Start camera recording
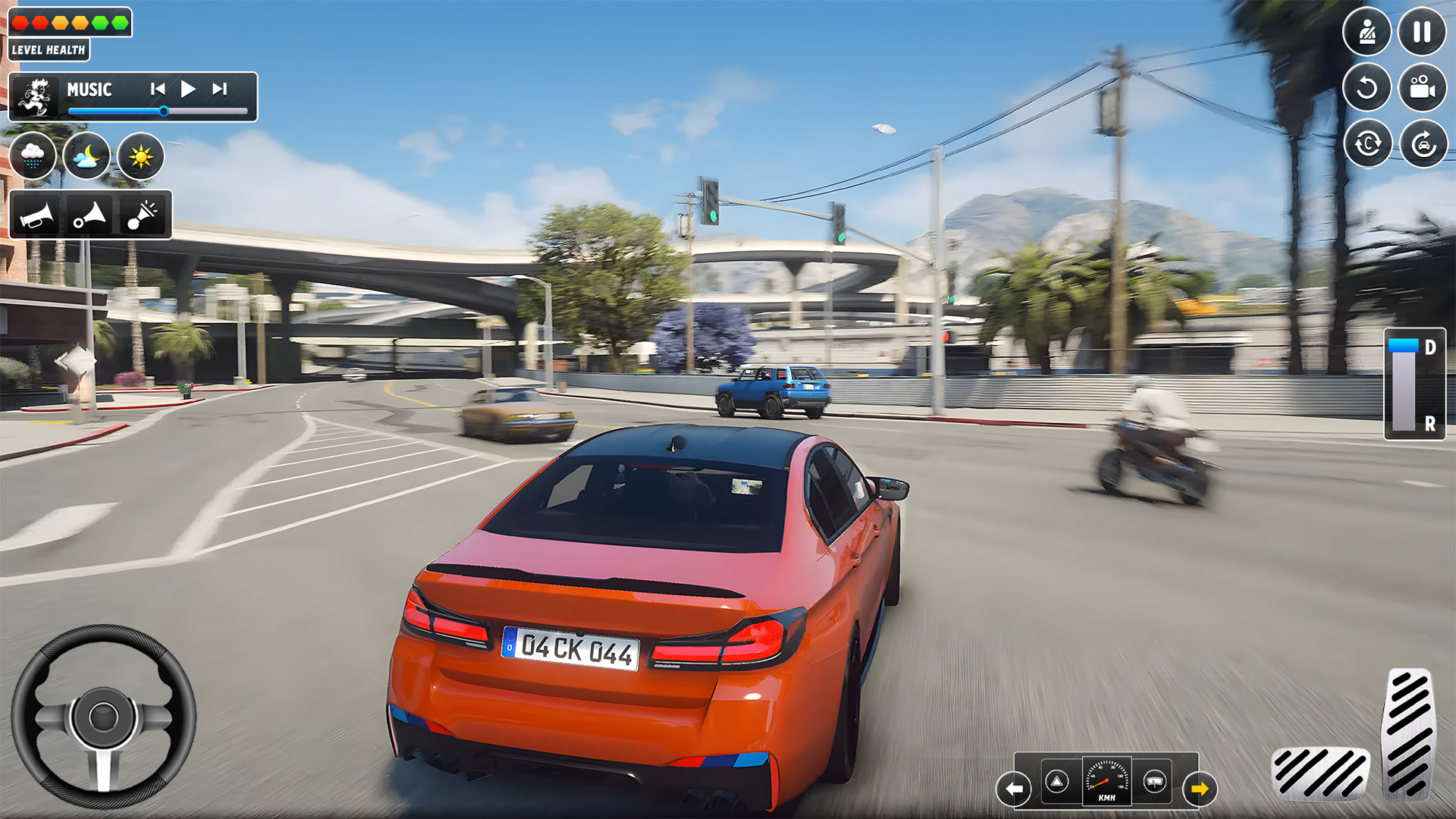Viewport: 1456px width, 819px height. click(1422, 88)
